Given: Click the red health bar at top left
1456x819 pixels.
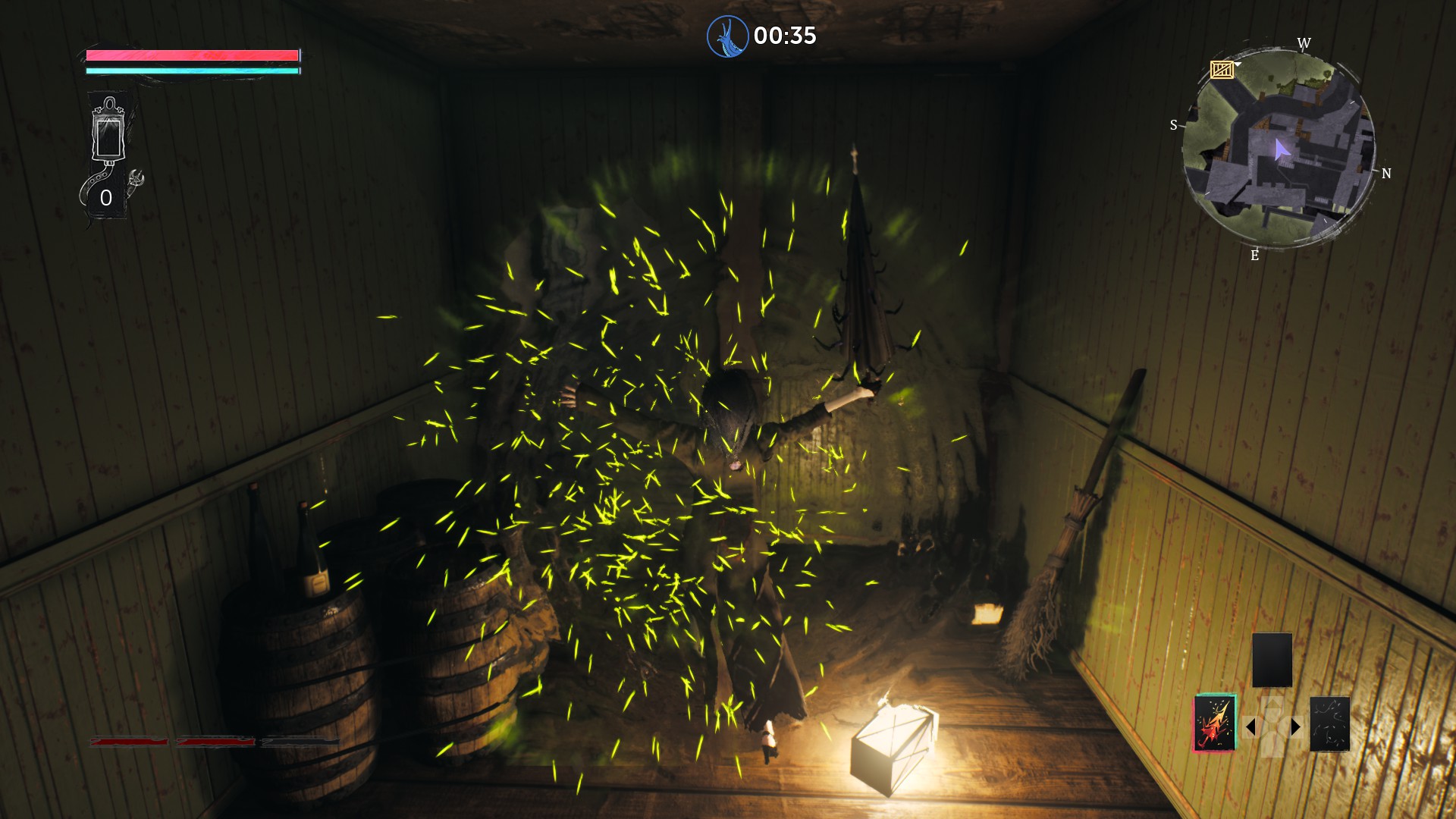Looking at the screenshot, I should (192, 55).
